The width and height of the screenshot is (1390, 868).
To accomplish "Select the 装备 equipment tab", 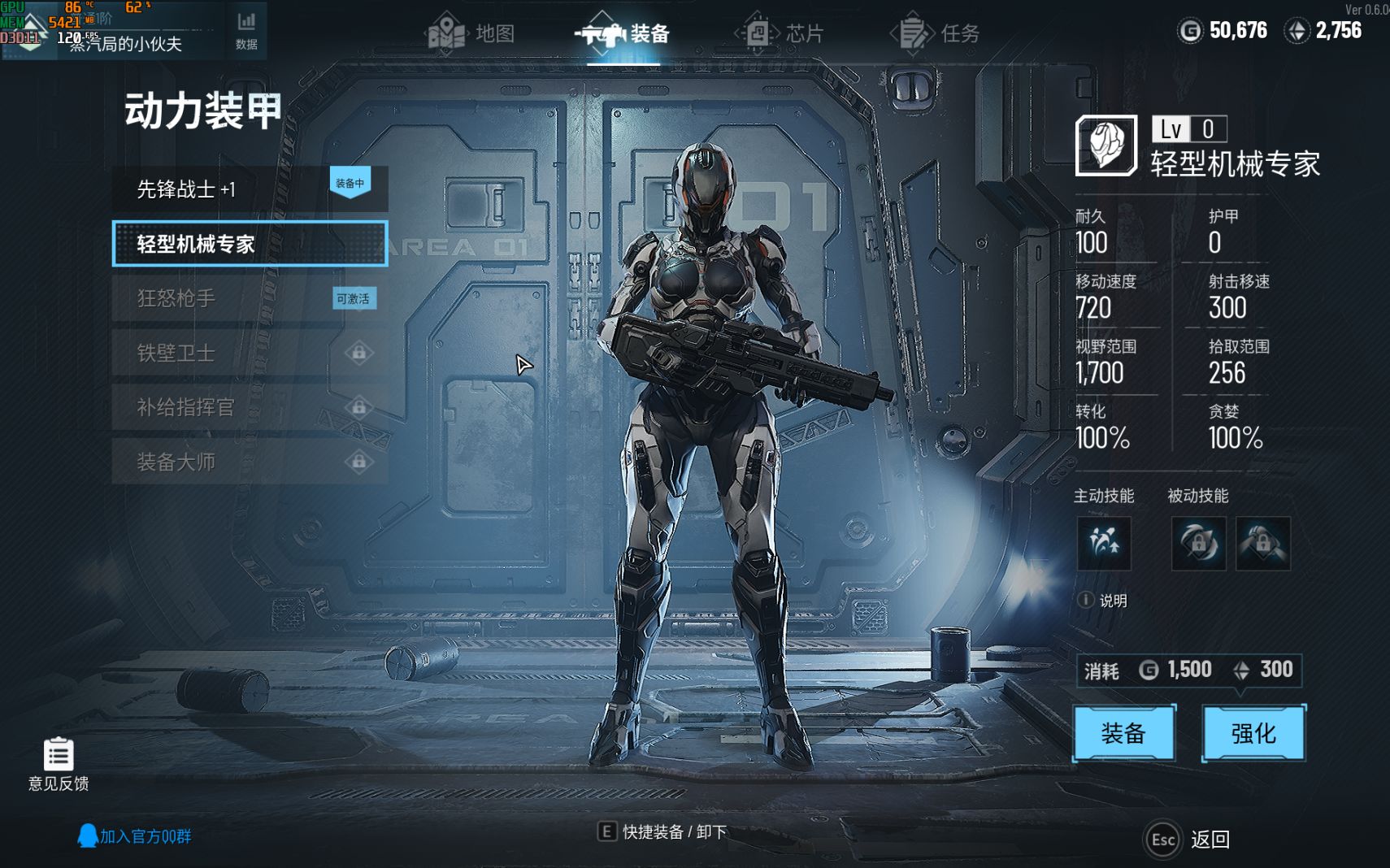I will 623,33.
